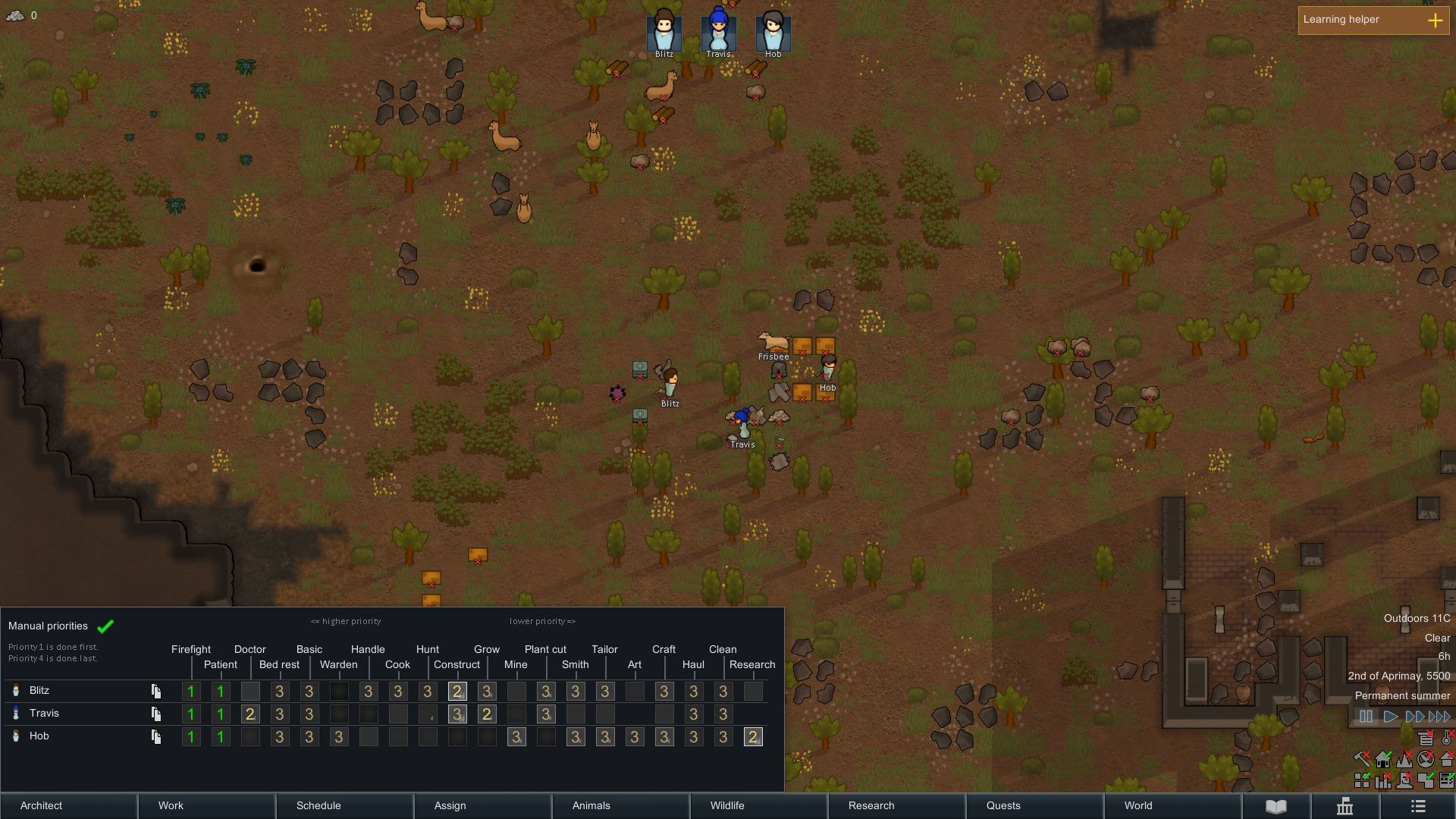Viewport: 1456px width, 819px height.
Task: Uncheck the Manual priorities checkbox
Action: (x=105, y=626)
